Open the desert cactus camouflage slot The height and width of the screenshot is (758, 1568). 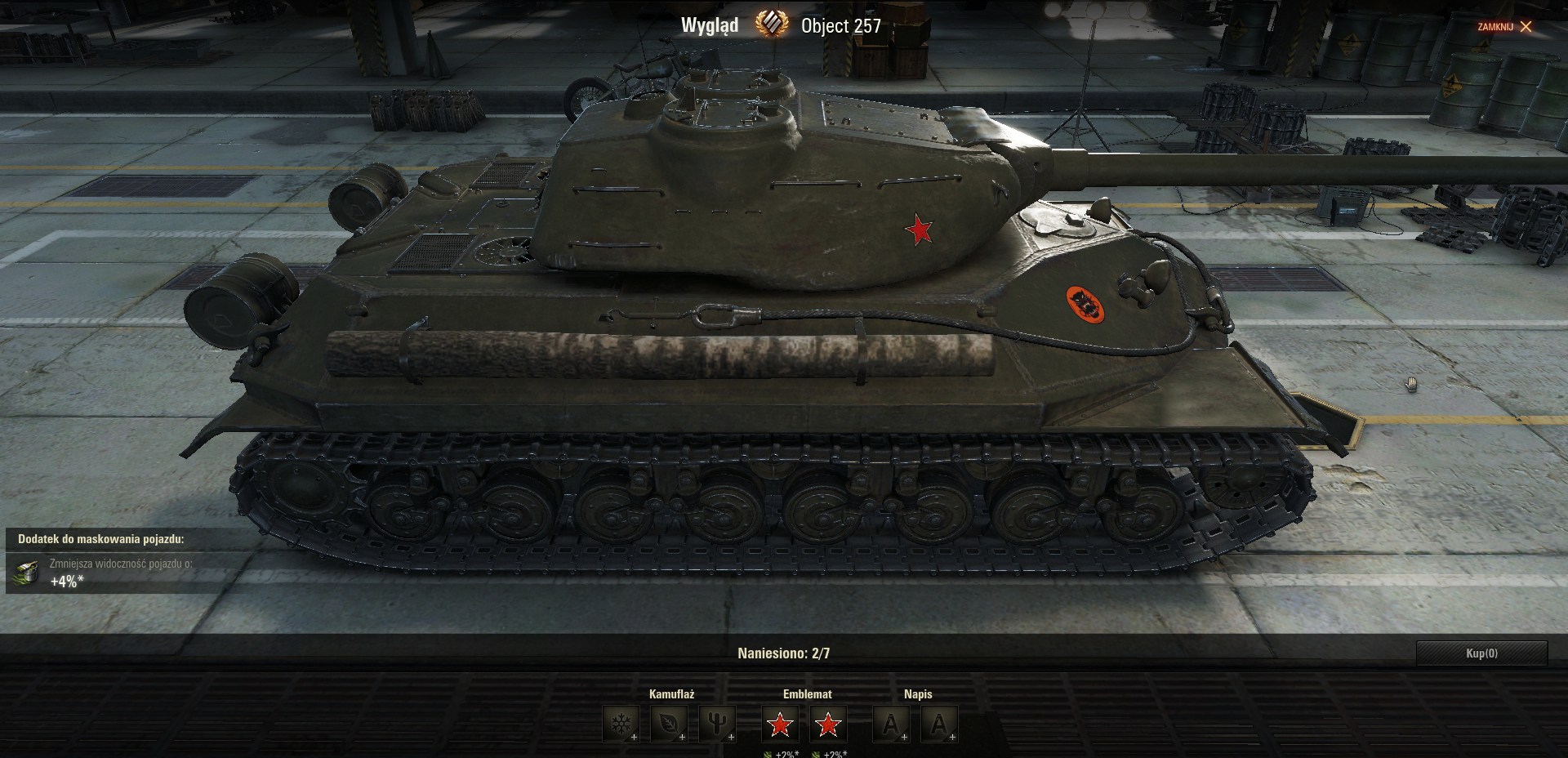pyautogui.click(x=716, y=724)
